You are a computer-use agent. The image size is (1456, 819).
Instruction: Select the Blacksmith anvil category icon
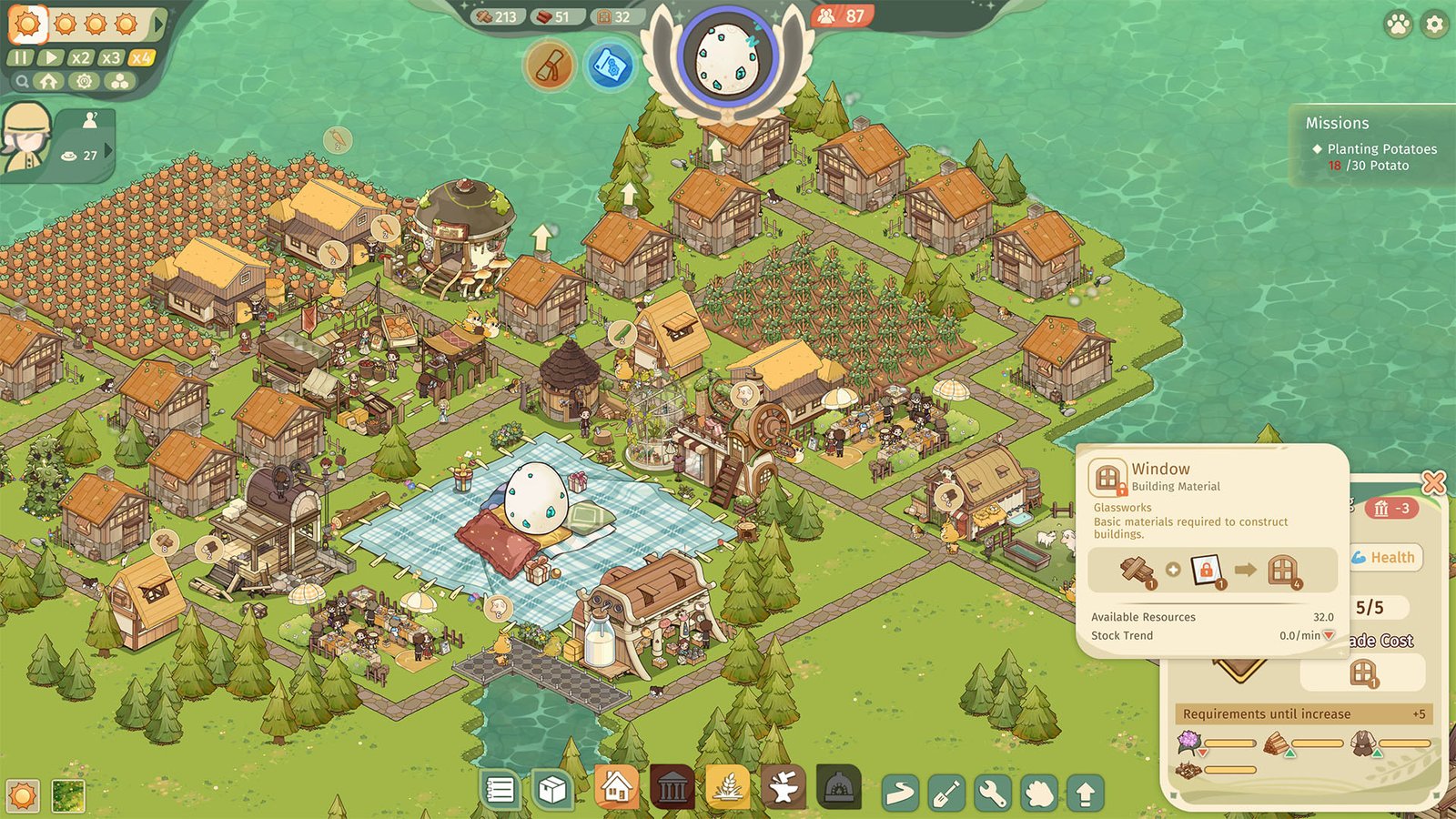click(x=785, y=786)
